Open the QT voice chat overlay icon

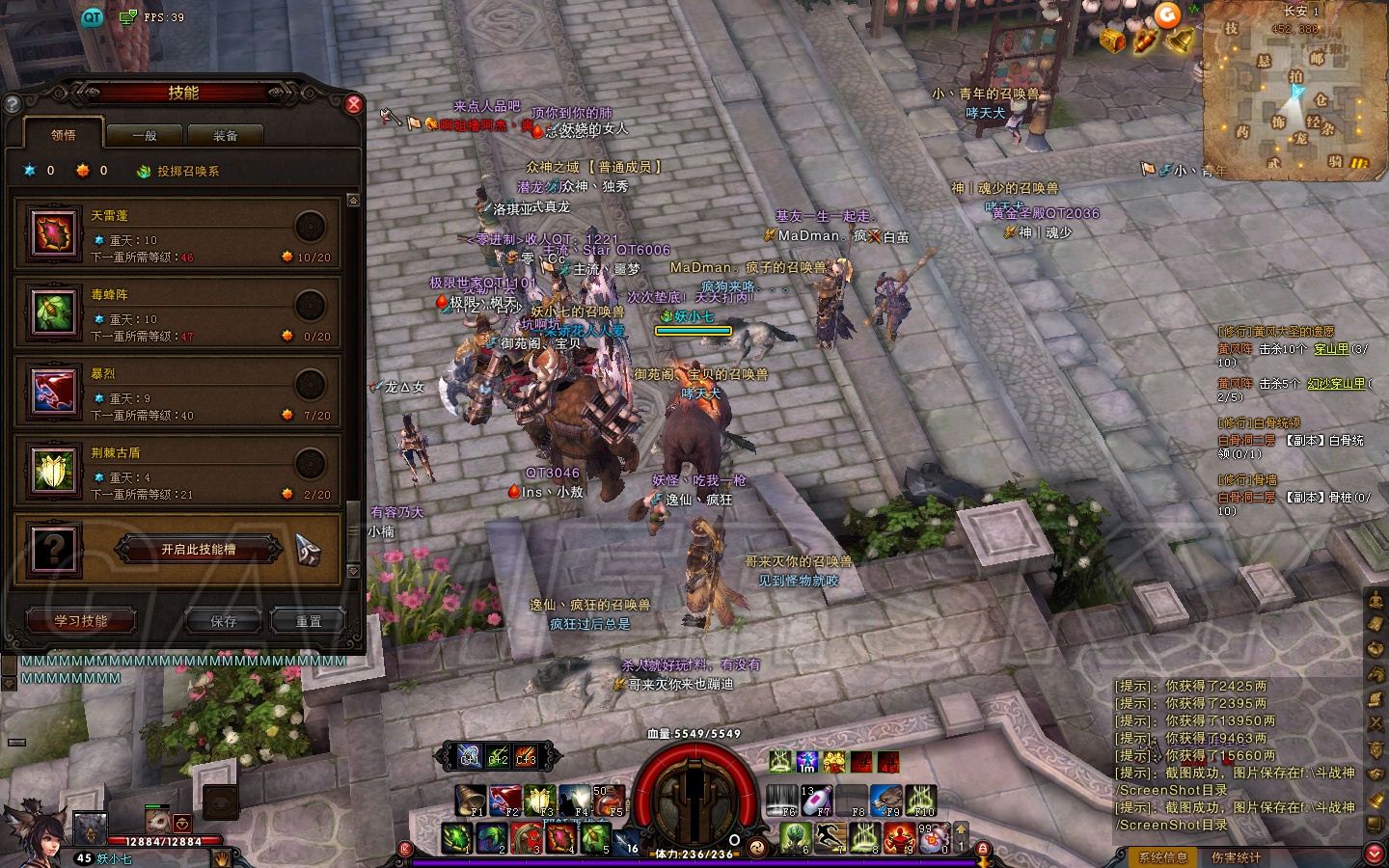[92, 17]
